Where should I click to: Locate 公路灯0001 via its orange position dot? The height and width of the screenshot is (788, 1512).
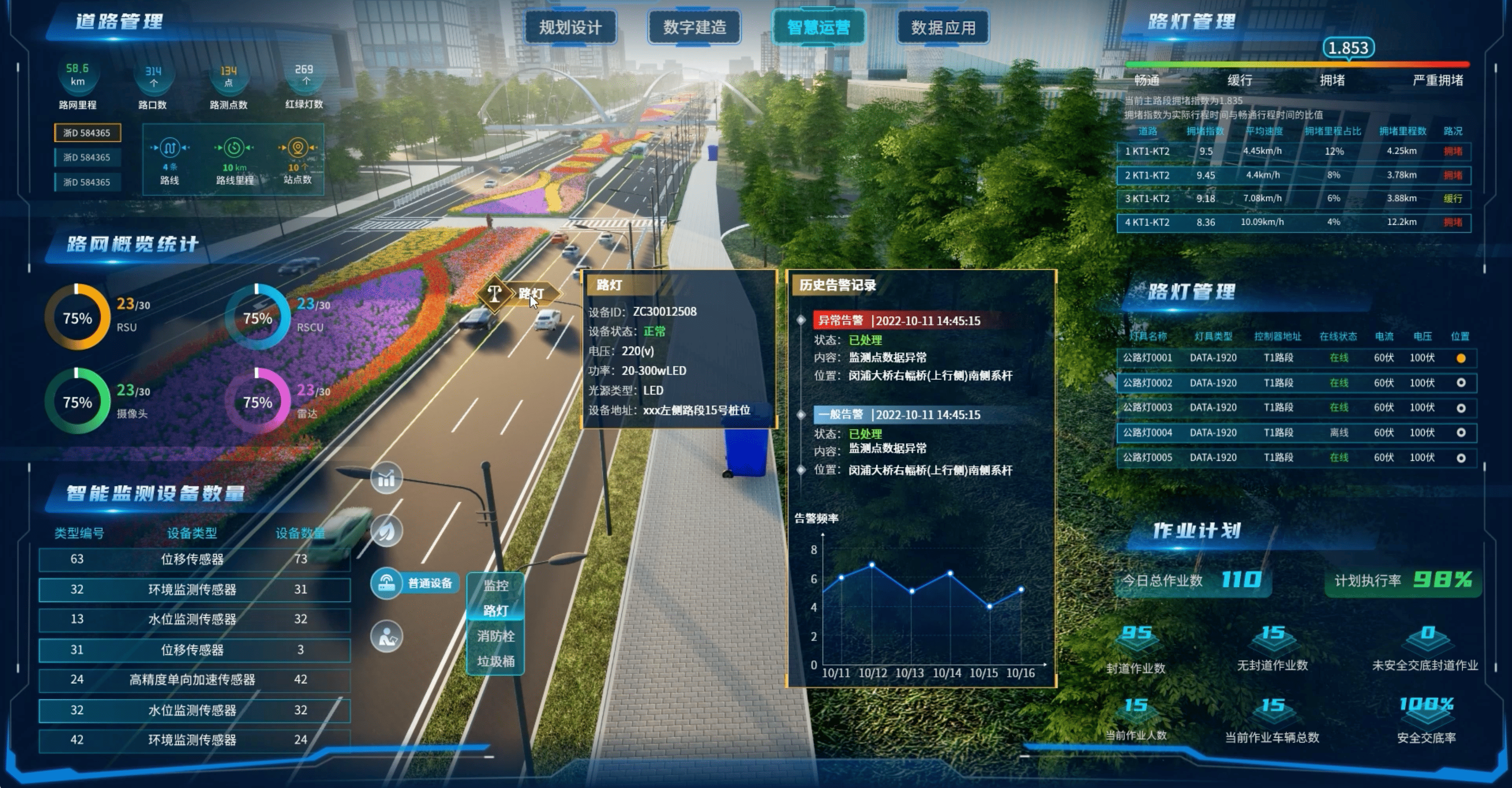click(x=1461, y=358)
